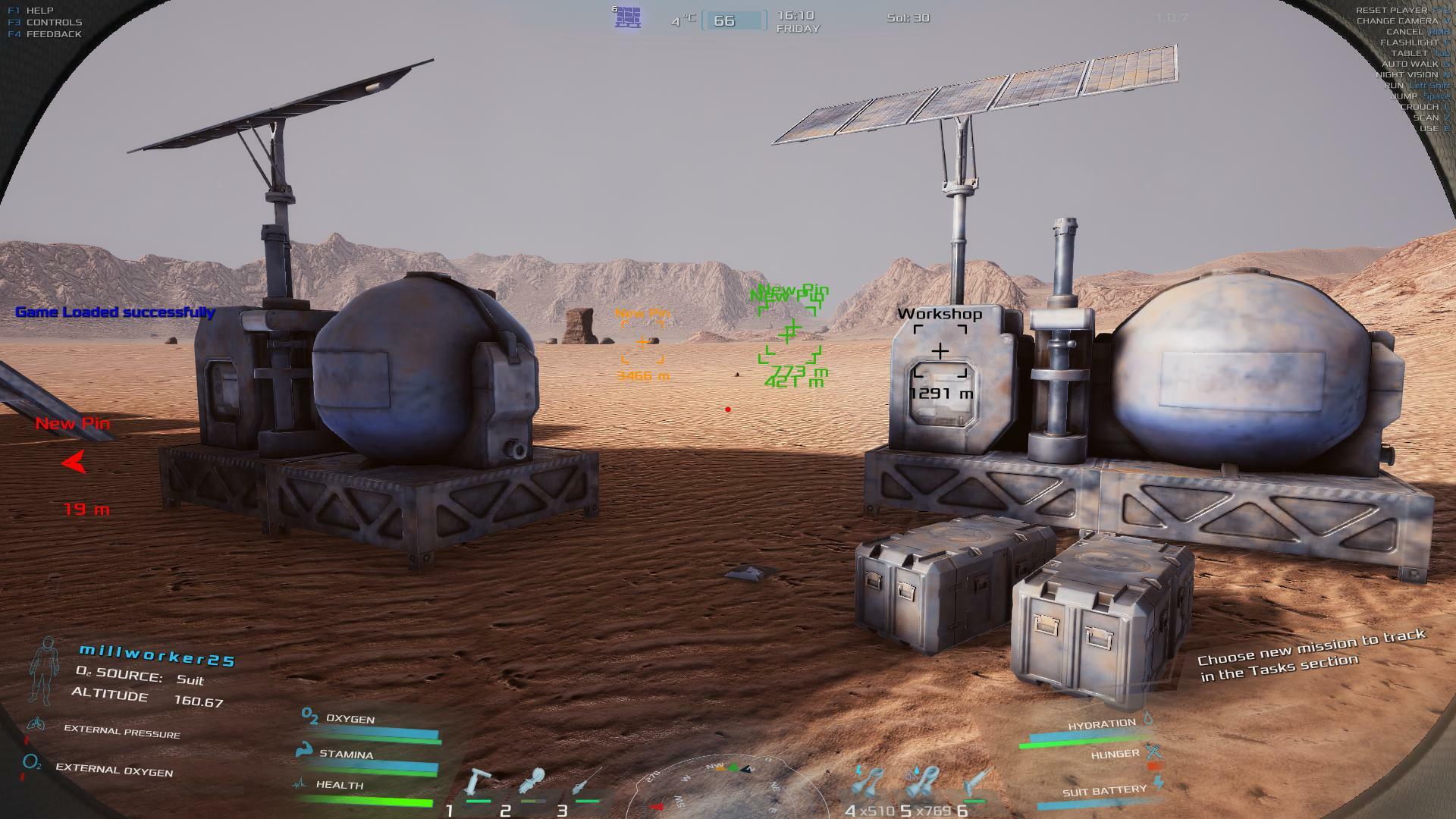The height and width of the screenshot is (819, 1456).
Task: Click the astronaut suit status figure
Action: 43,672
